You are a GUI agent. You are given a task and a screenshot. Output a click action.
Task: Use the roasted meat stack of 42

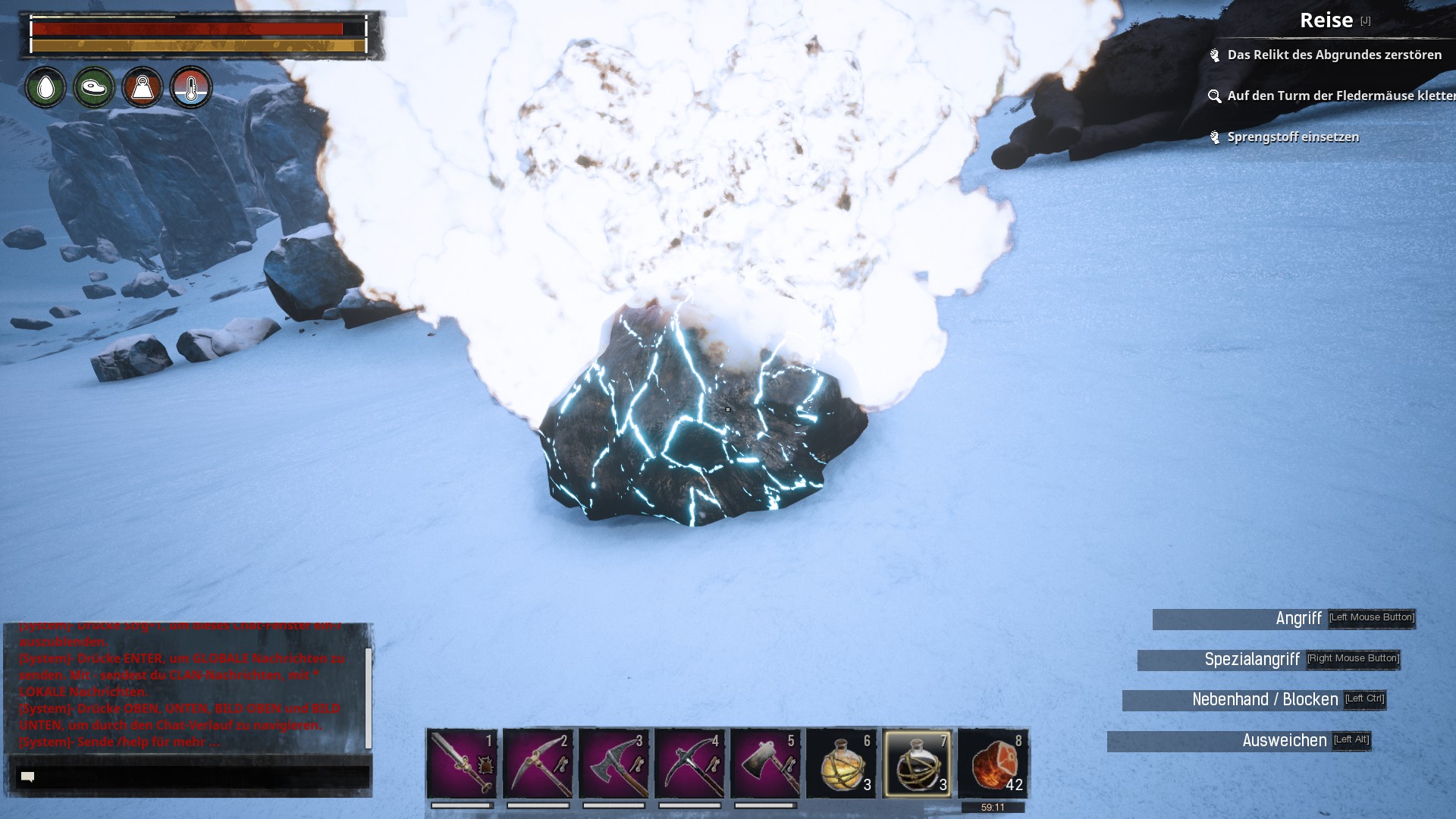993,763
